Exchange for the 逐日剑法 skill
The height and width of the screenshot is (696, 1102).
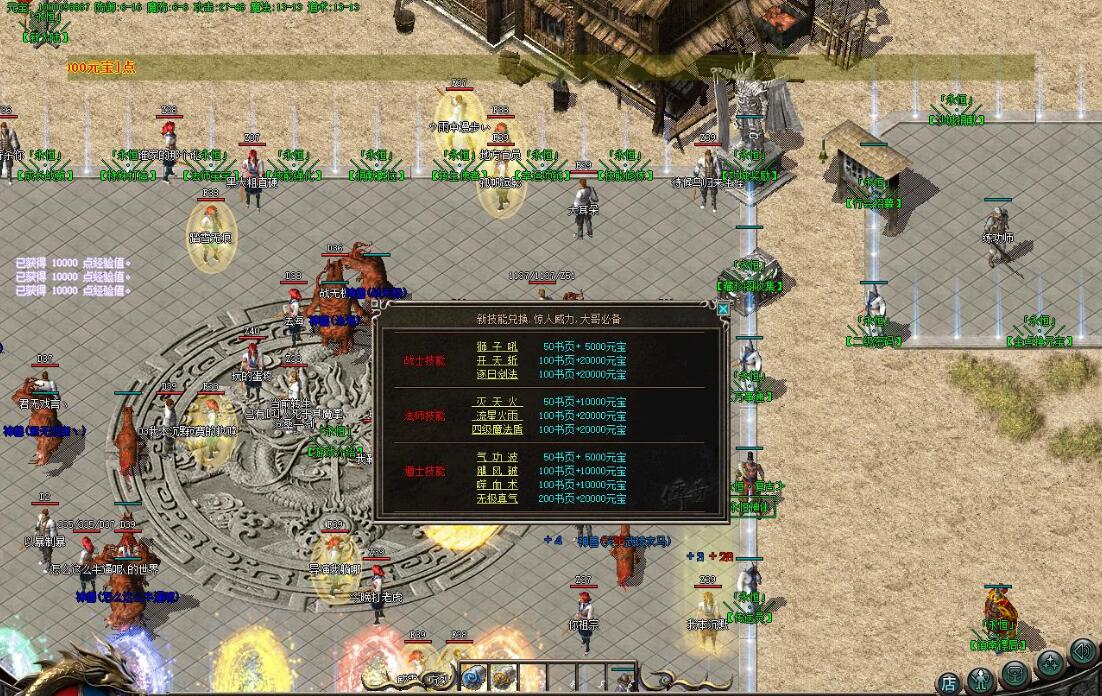tap(496, 374)
